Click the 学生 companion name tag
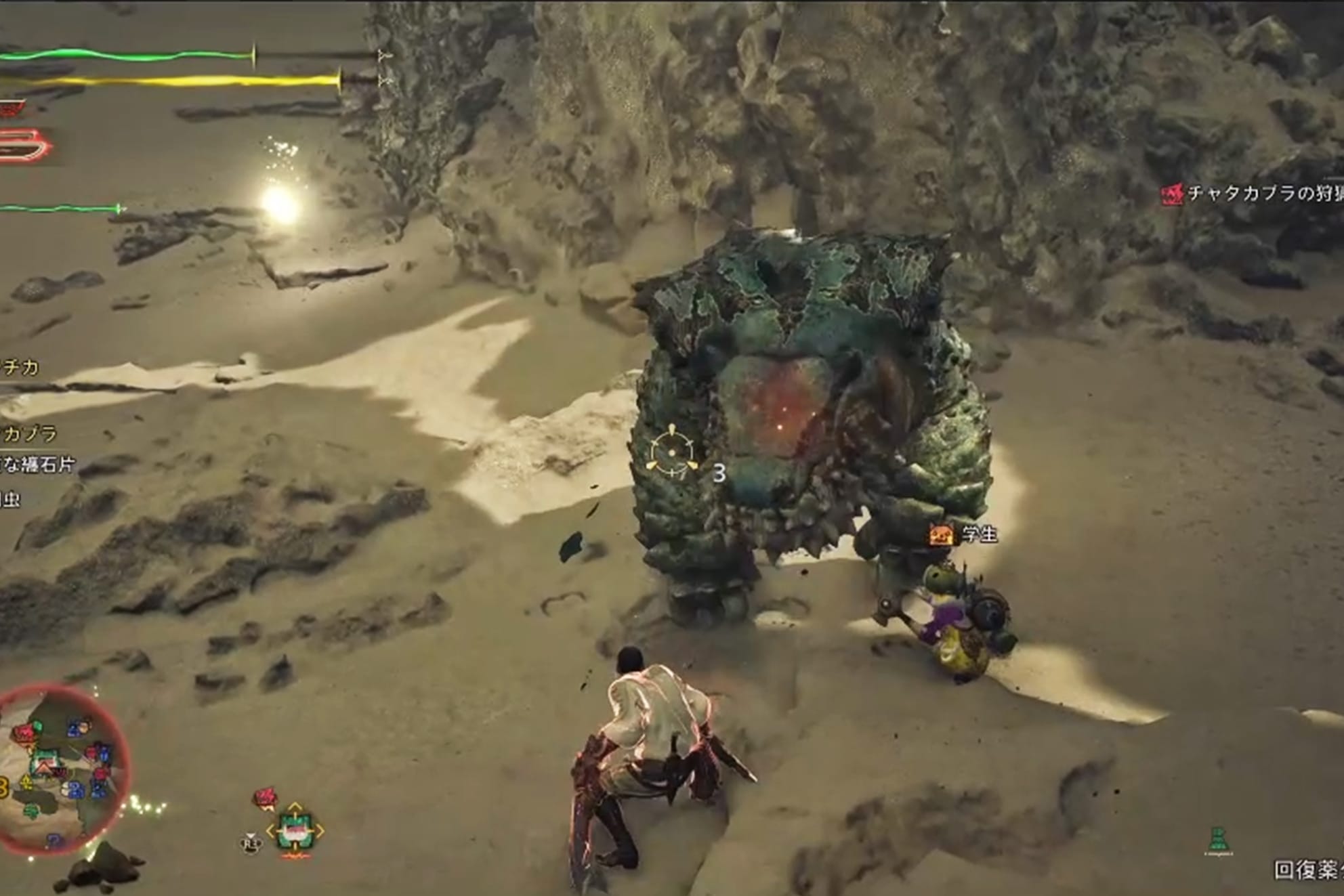Screen dimensions: 1344x896 click(x=979, y=534)
